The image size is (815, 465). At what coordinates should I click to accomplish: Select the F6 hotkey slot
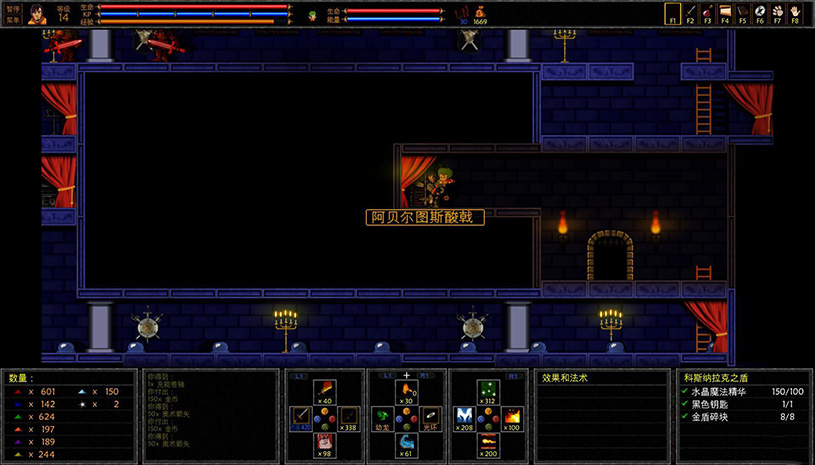coord(759,14)
